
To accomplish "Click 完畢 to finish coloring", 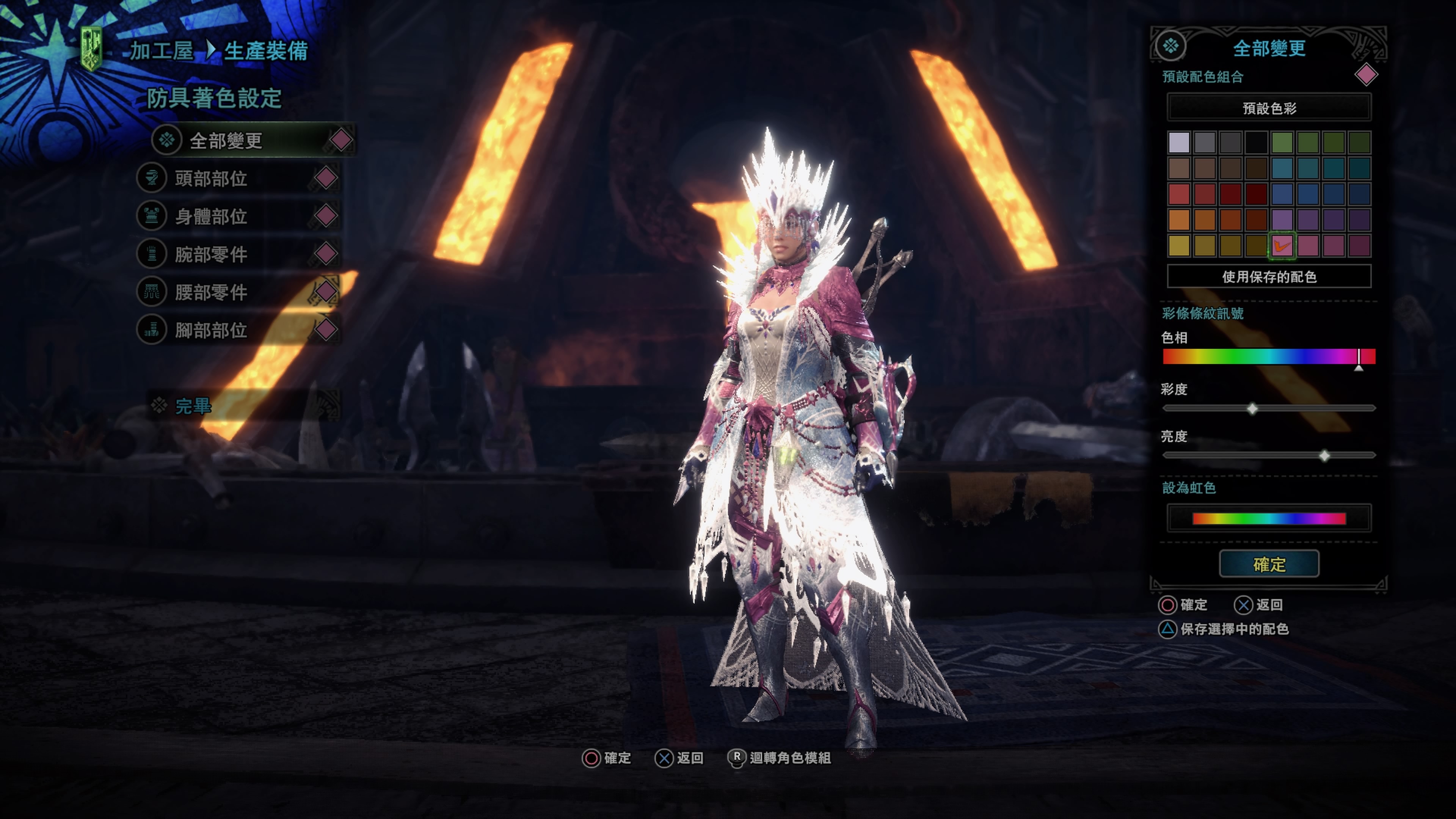I will point(193,406).
